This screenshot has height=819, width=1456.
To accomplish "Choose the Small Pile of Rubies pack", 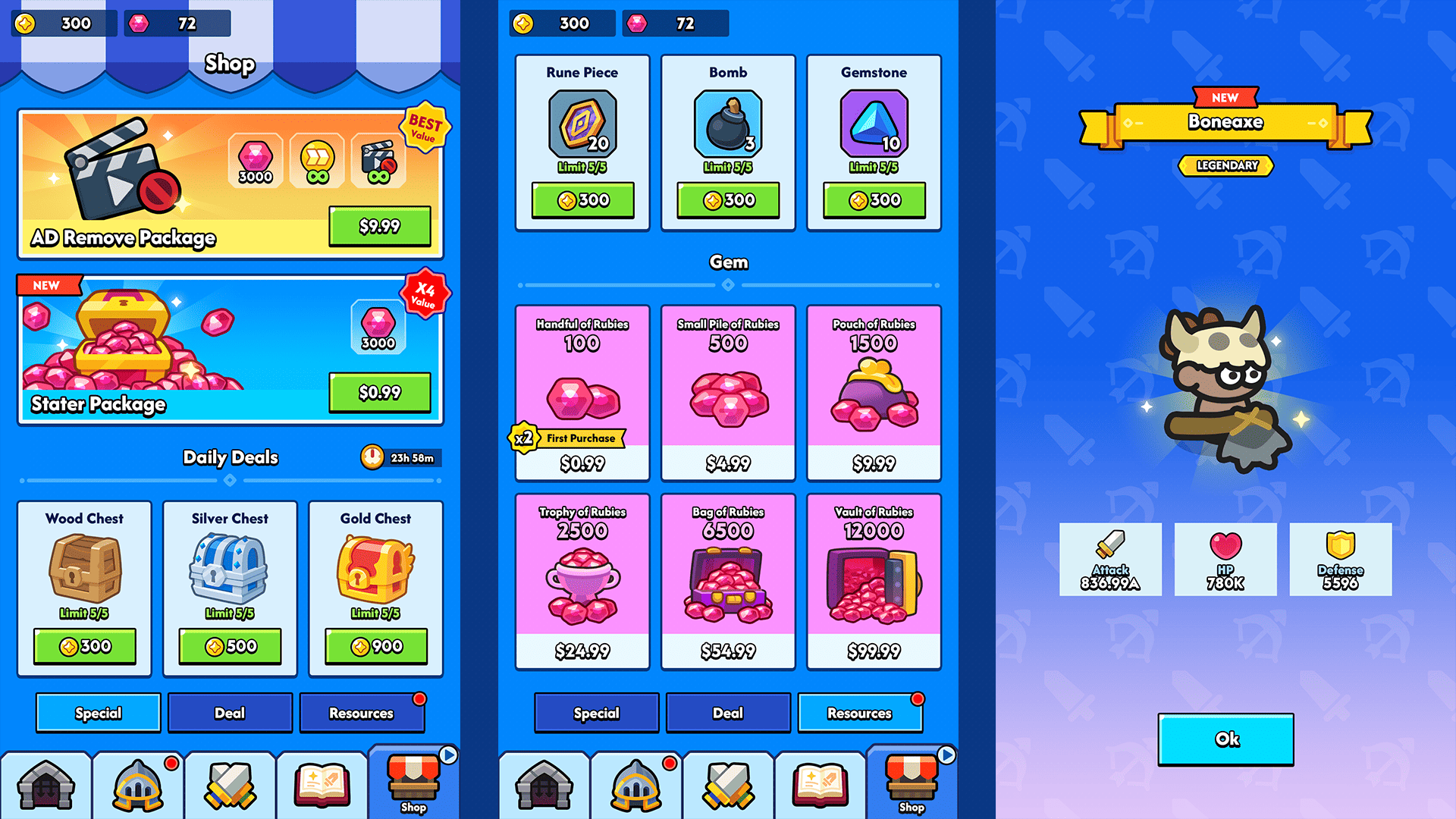I will pos(728,393).
